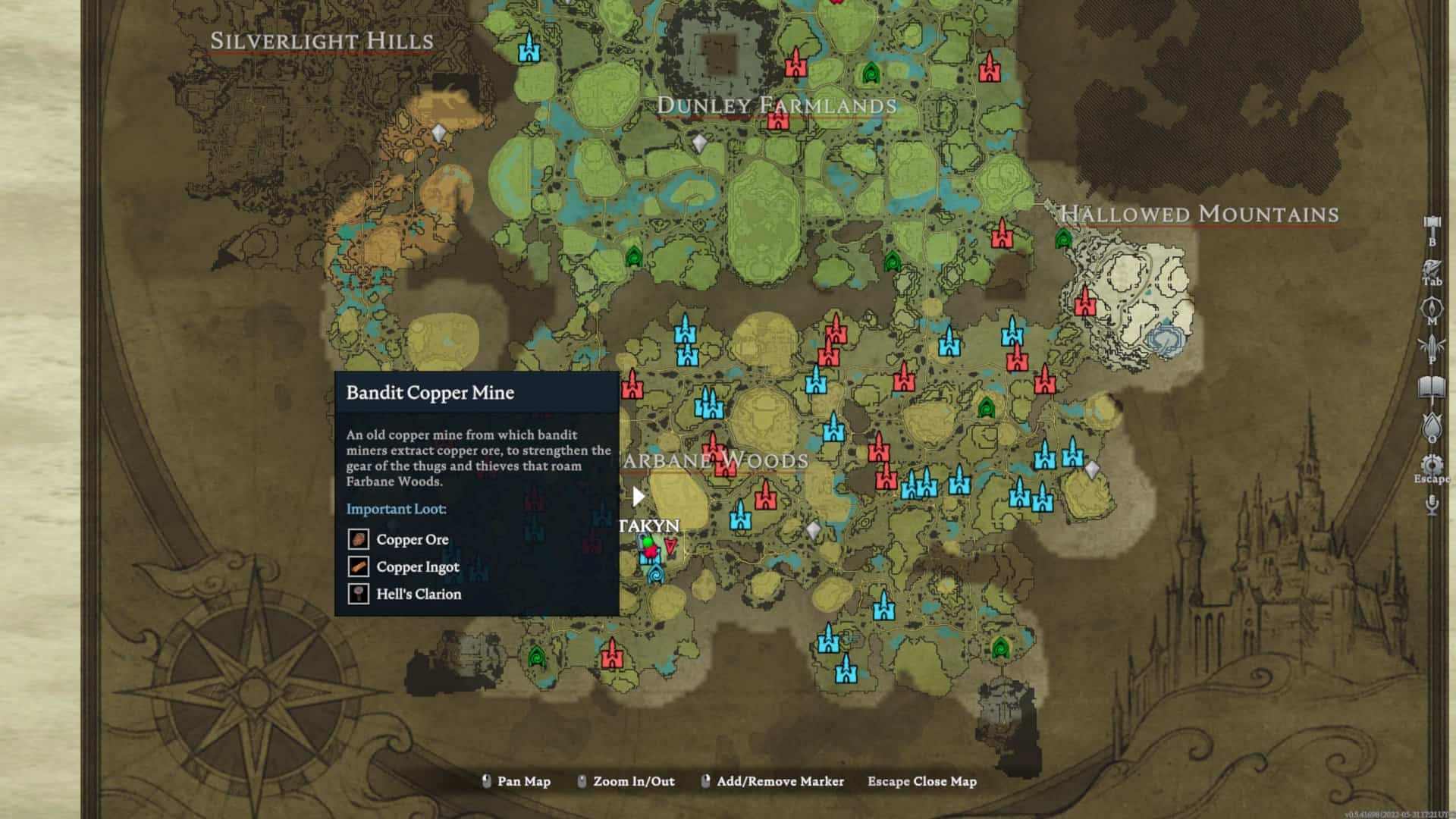This screenshot has width=1456, height=819.
Task: Select the character icon next to Tab
Action: [x=1431, y=265]
